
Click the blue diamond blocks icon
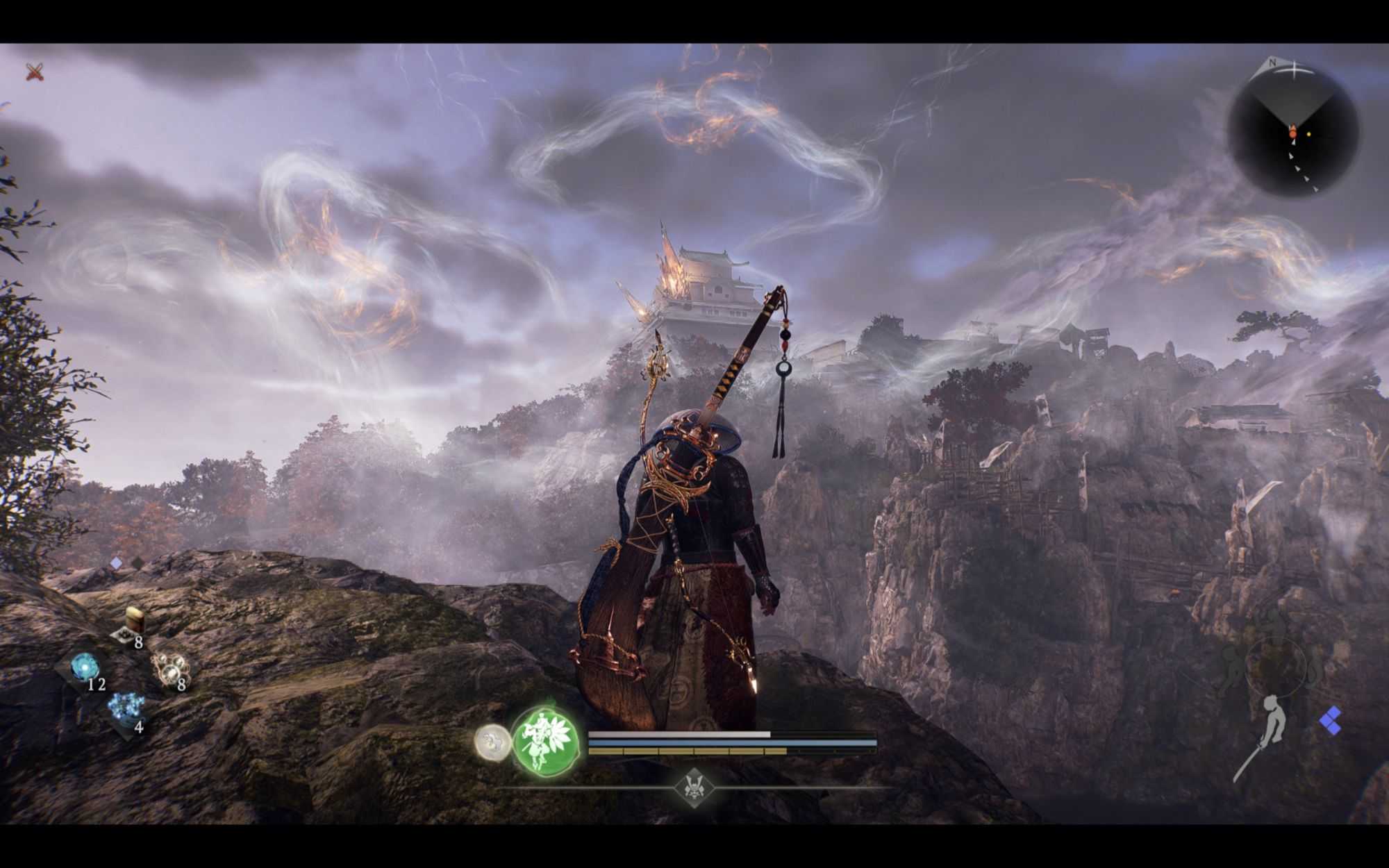[1330, 721]
